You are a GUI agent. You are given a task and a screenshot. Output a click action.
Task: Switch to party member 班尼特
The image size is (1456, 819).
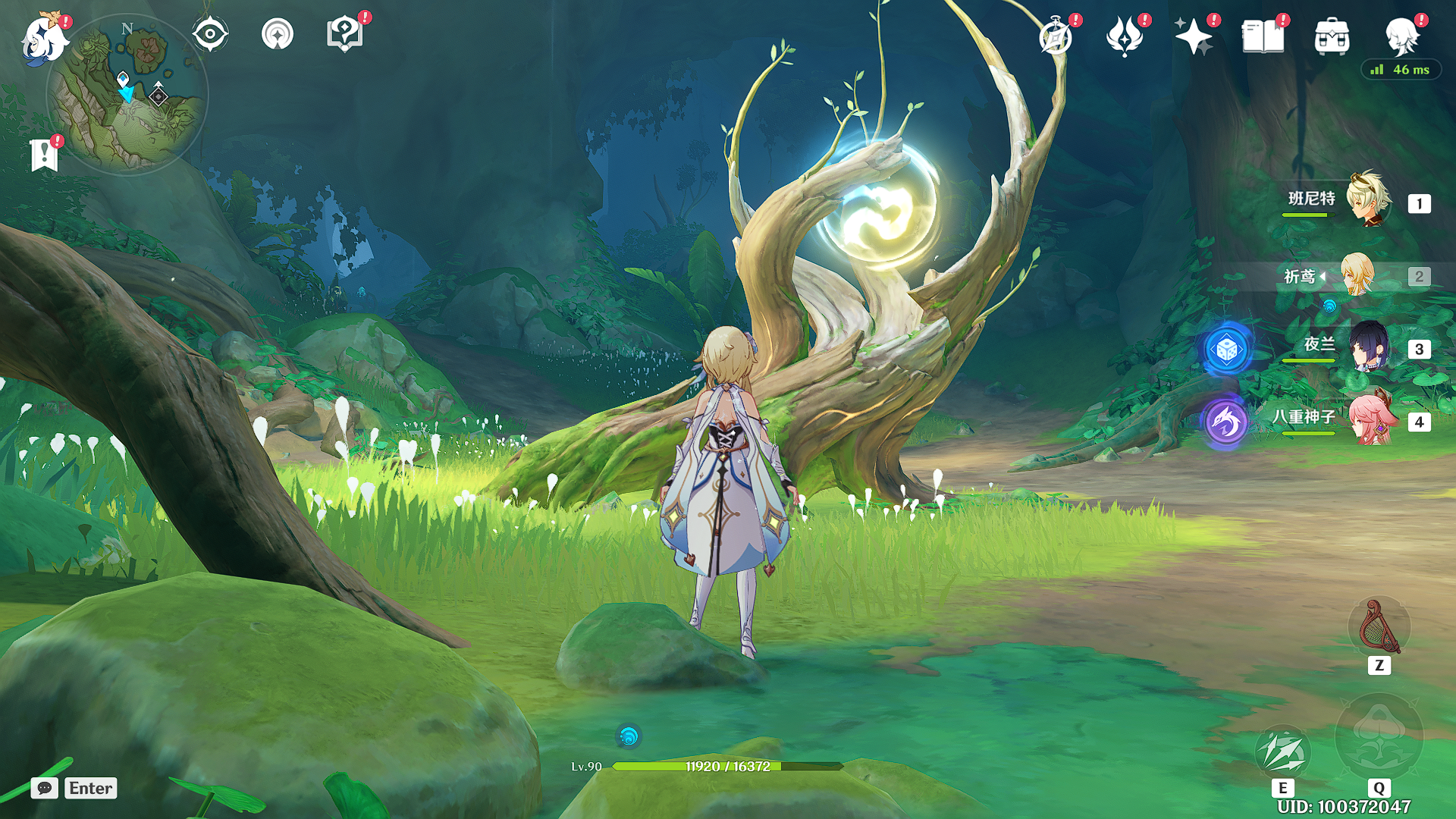1368,201
